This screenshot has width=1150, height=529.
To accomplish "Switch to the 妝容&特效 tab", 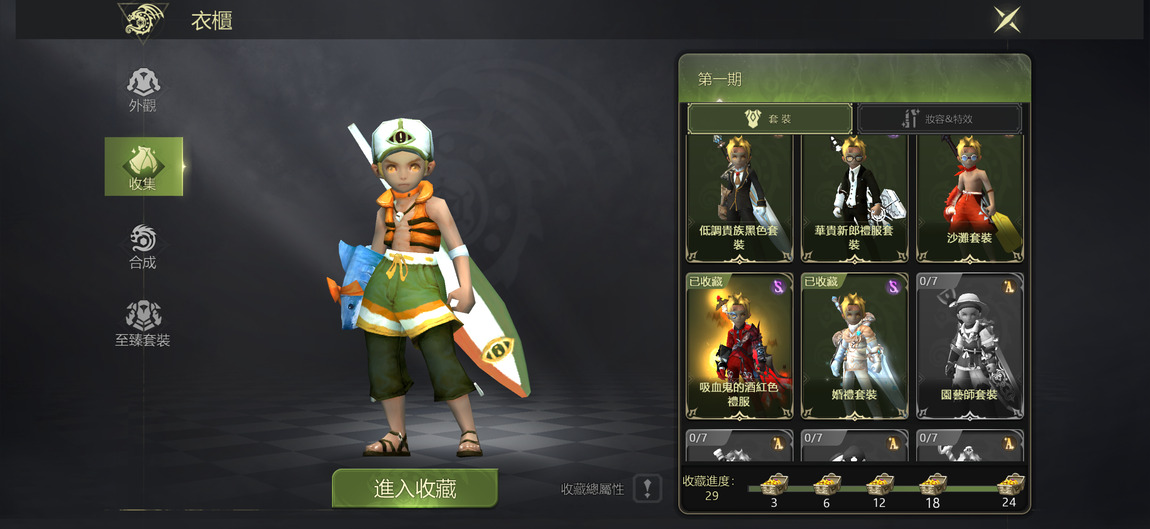I will [939, 118].
